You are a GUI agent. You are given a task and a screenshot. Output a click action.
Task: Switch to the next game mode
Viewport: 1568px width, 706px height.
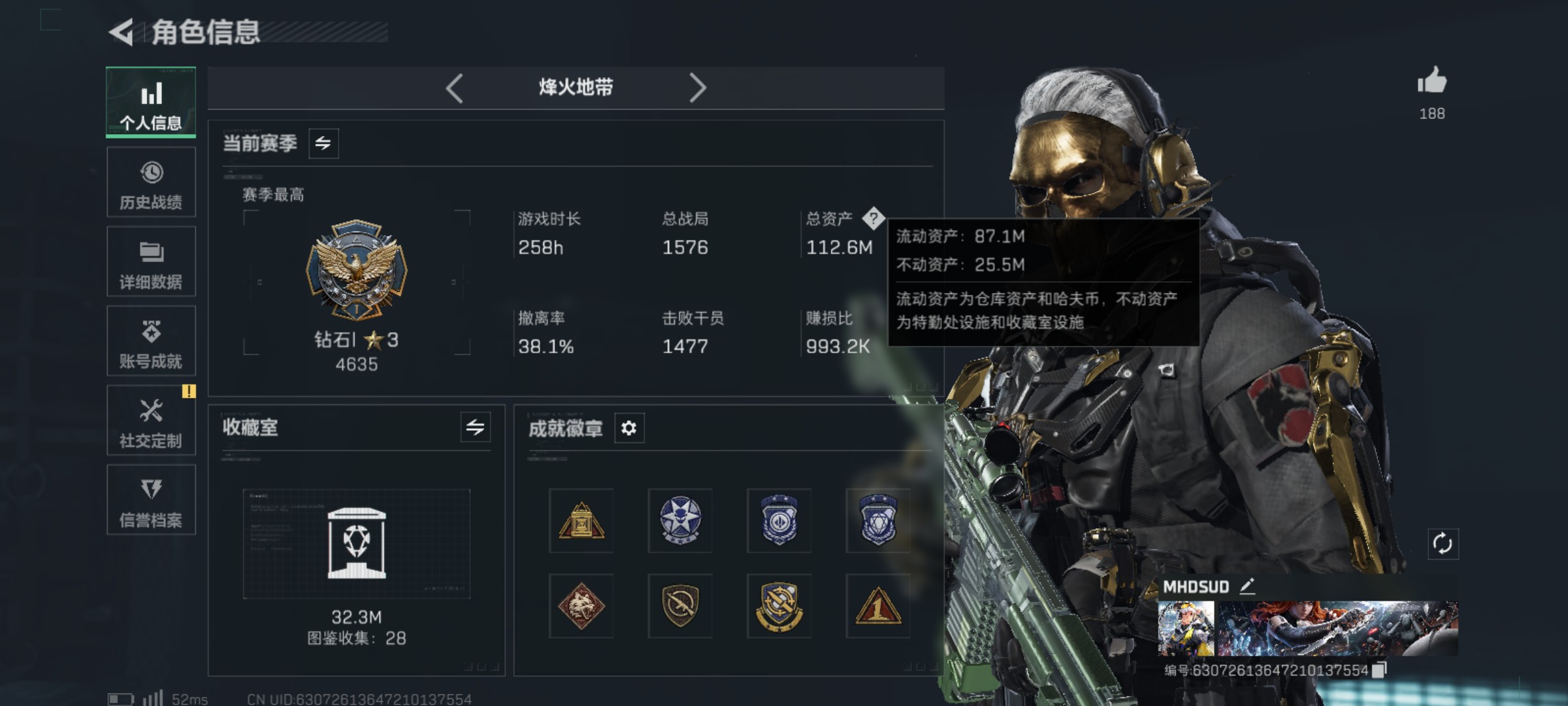698,87
